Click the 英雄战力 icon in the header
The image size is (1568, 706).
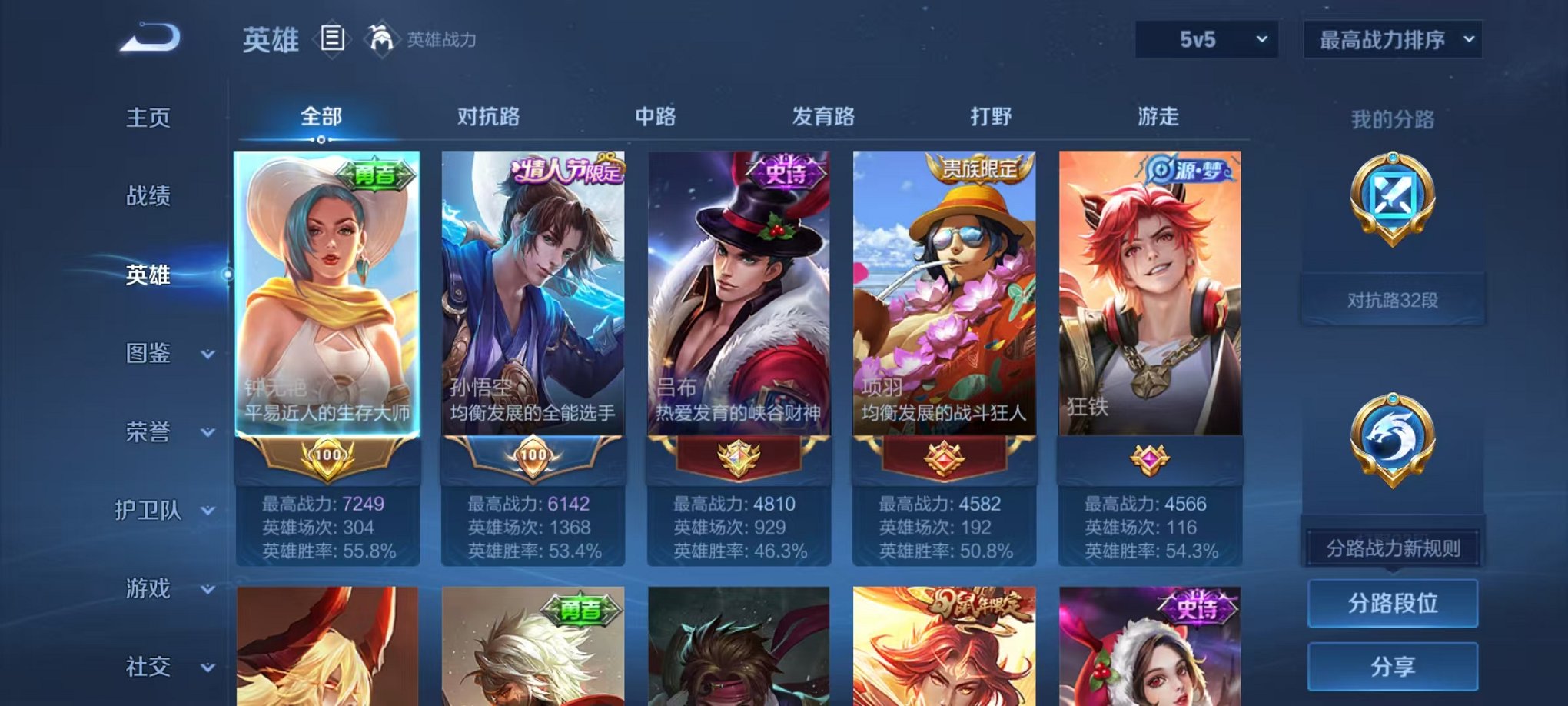381,36
